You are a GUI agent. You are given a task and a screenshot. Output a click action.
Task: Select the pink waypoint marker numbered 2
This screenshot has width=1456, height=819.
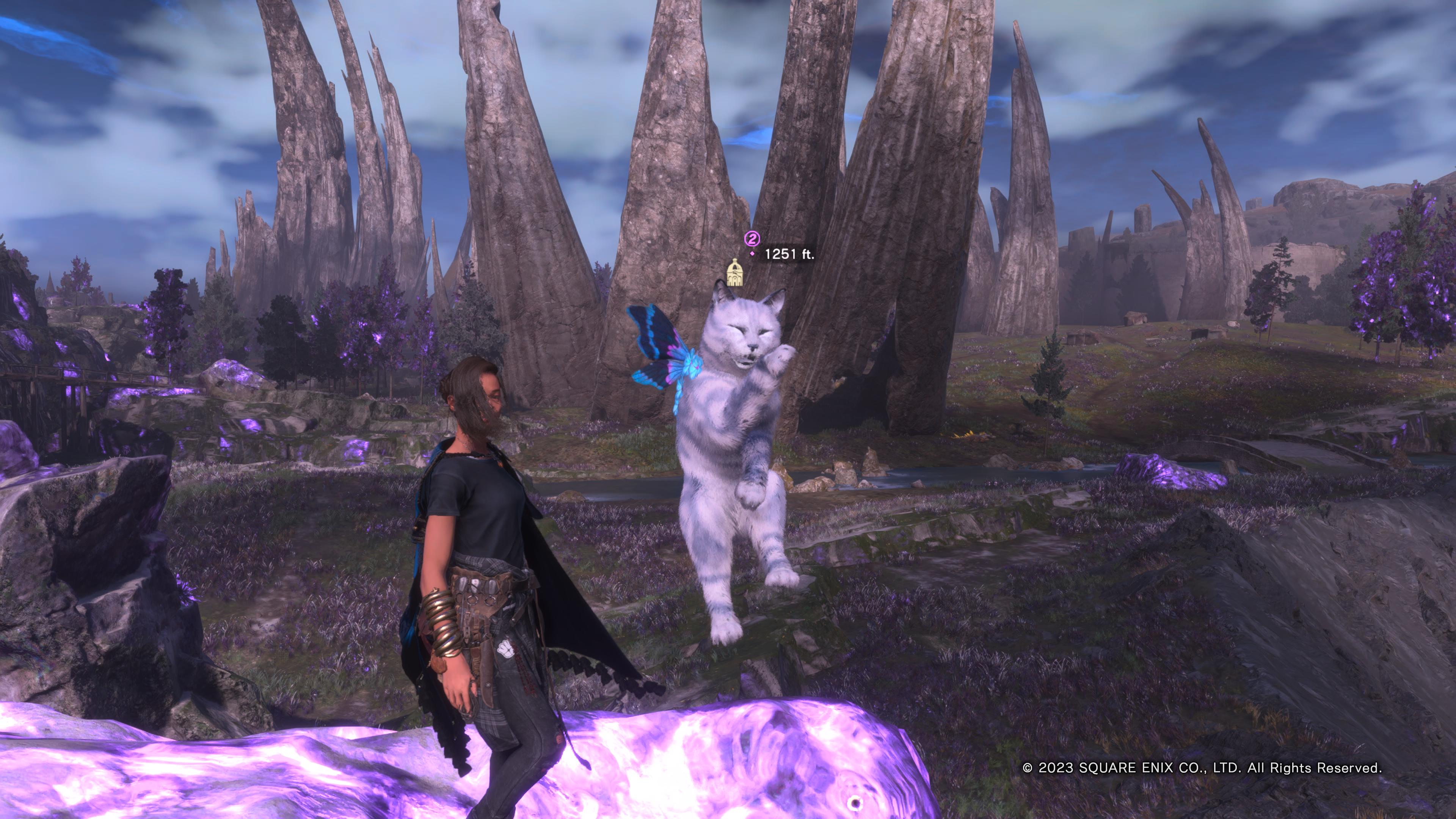(752, 238)
